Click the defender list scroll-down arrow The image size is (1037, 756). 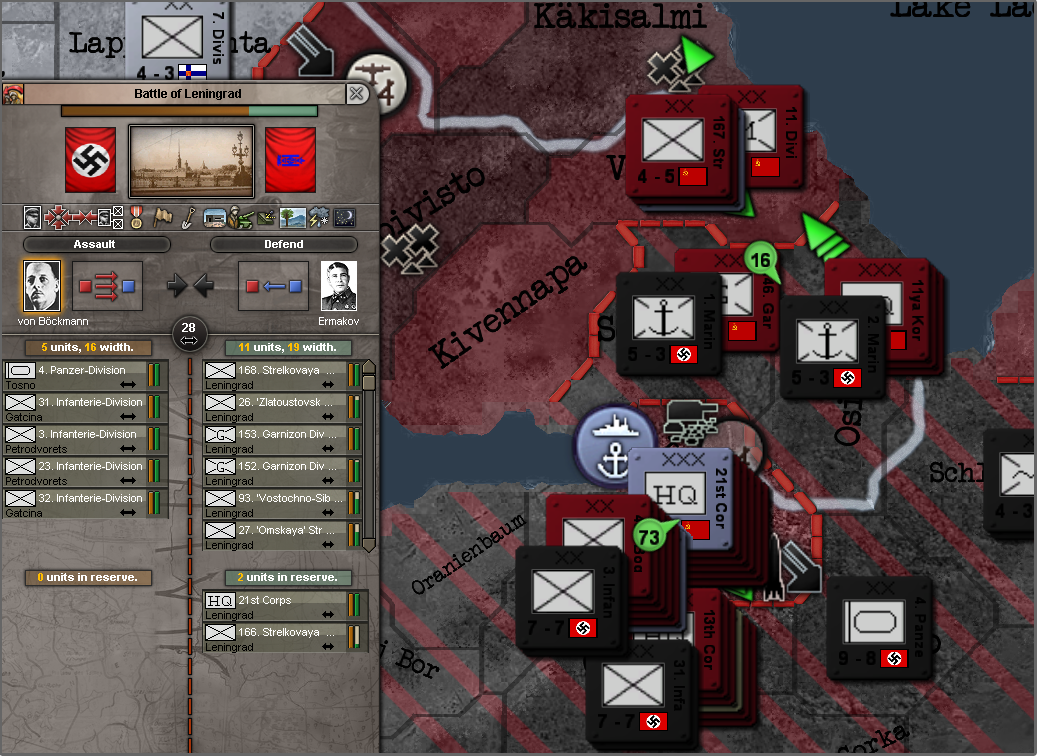[x=368, y=545]
